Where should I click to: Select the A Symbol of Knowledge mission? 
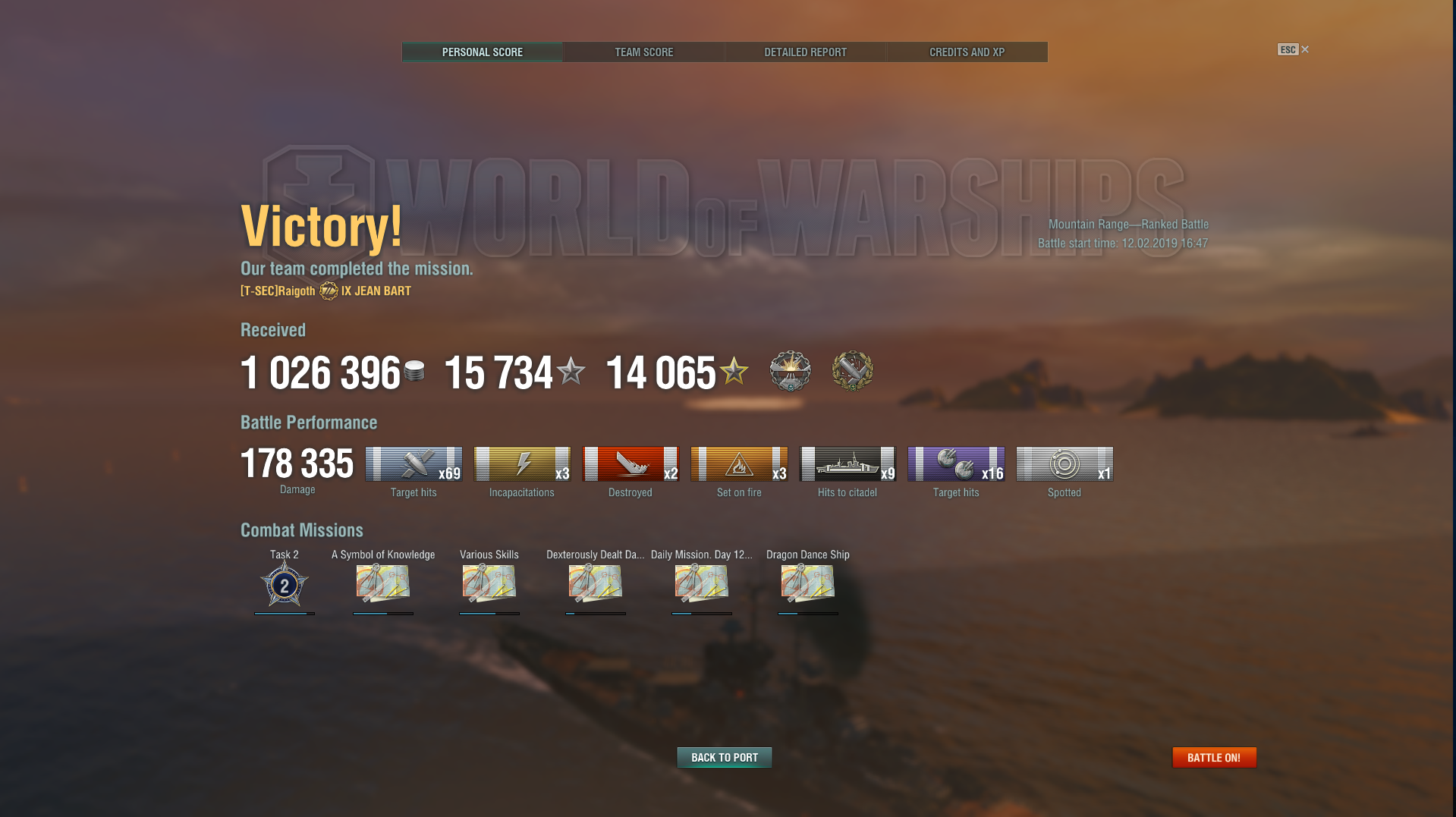[x=383, y=583]
